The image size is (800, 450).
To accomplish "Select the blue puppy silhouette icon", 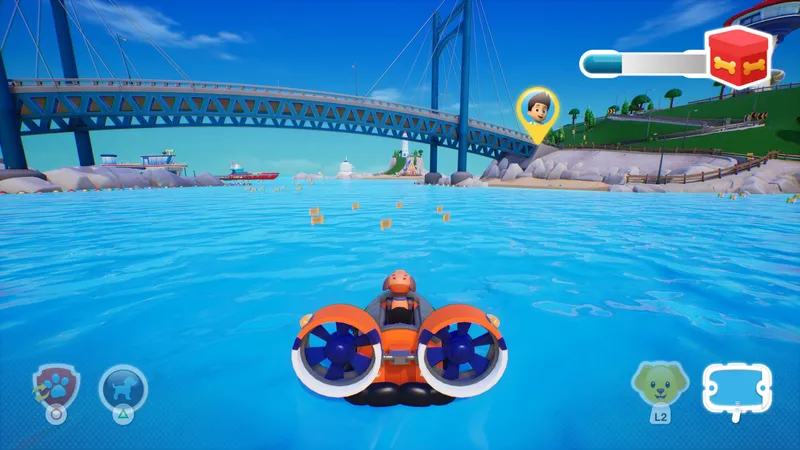I will point(123,387).
